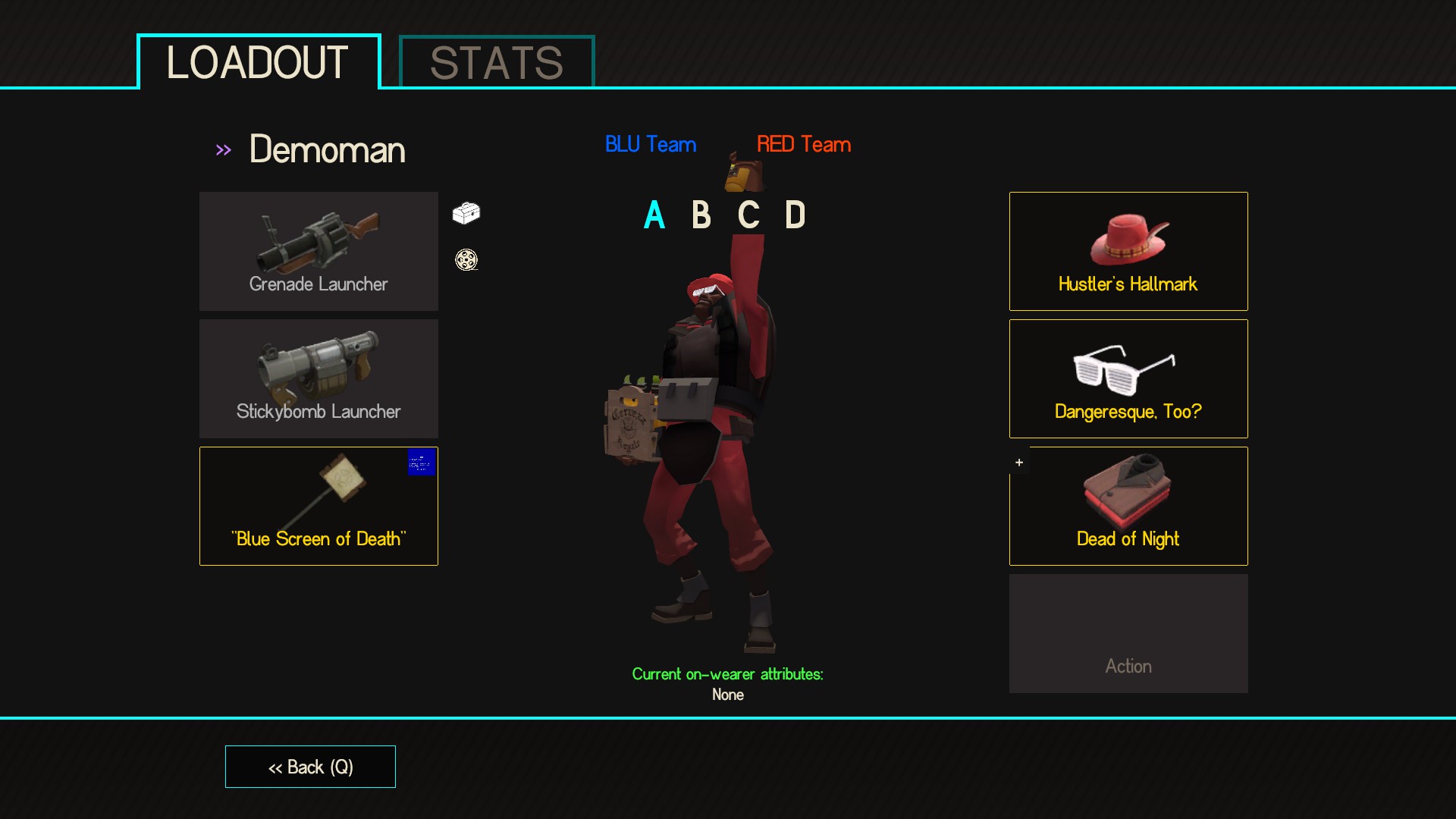1456x819 pixels.
Task: Open the Hustler's Hallmark hat slot
Action: (x=1128, y=251)
